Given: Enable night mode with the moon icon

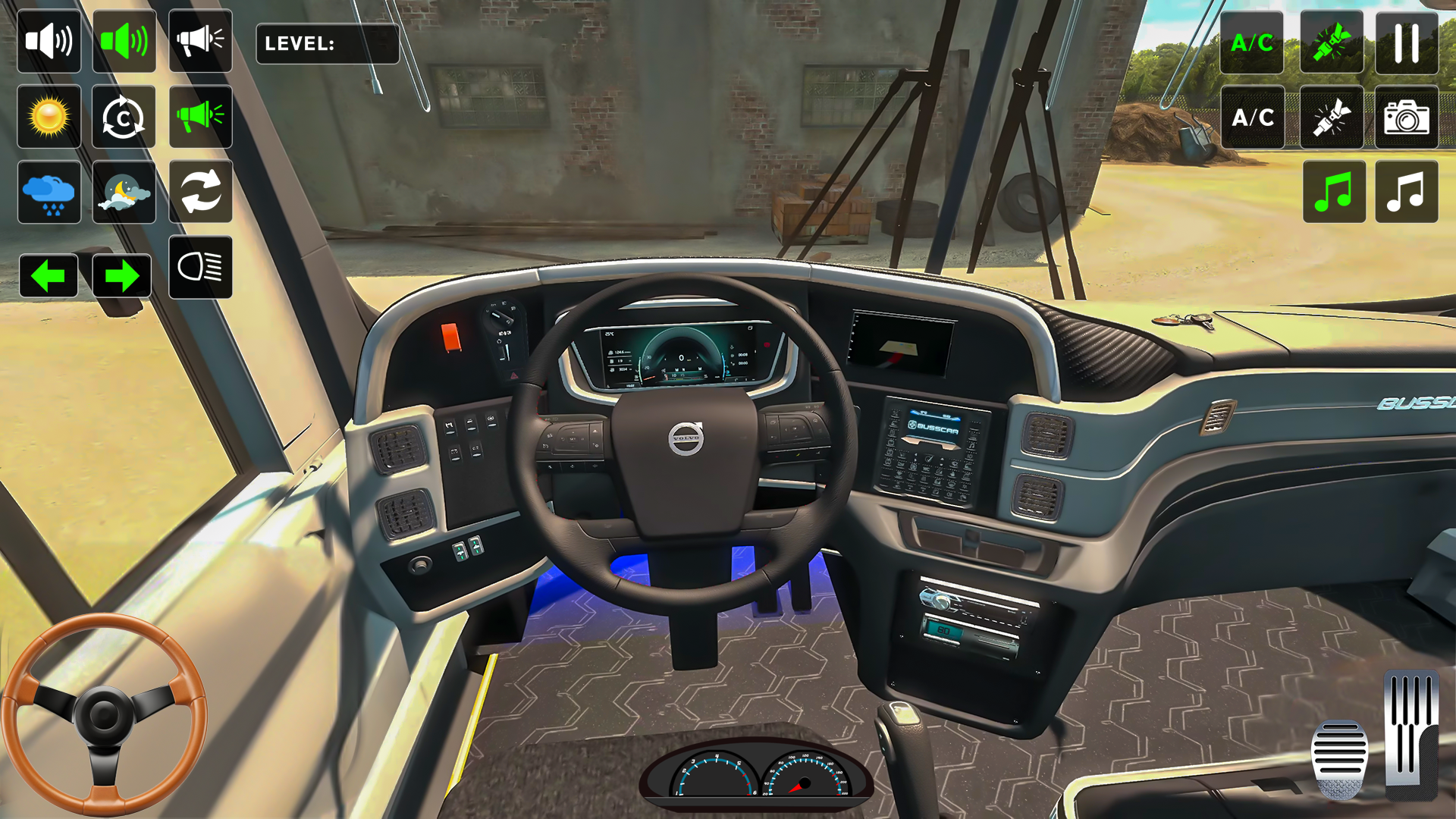Looking at the screenshot, I should [x=124, y=193].
